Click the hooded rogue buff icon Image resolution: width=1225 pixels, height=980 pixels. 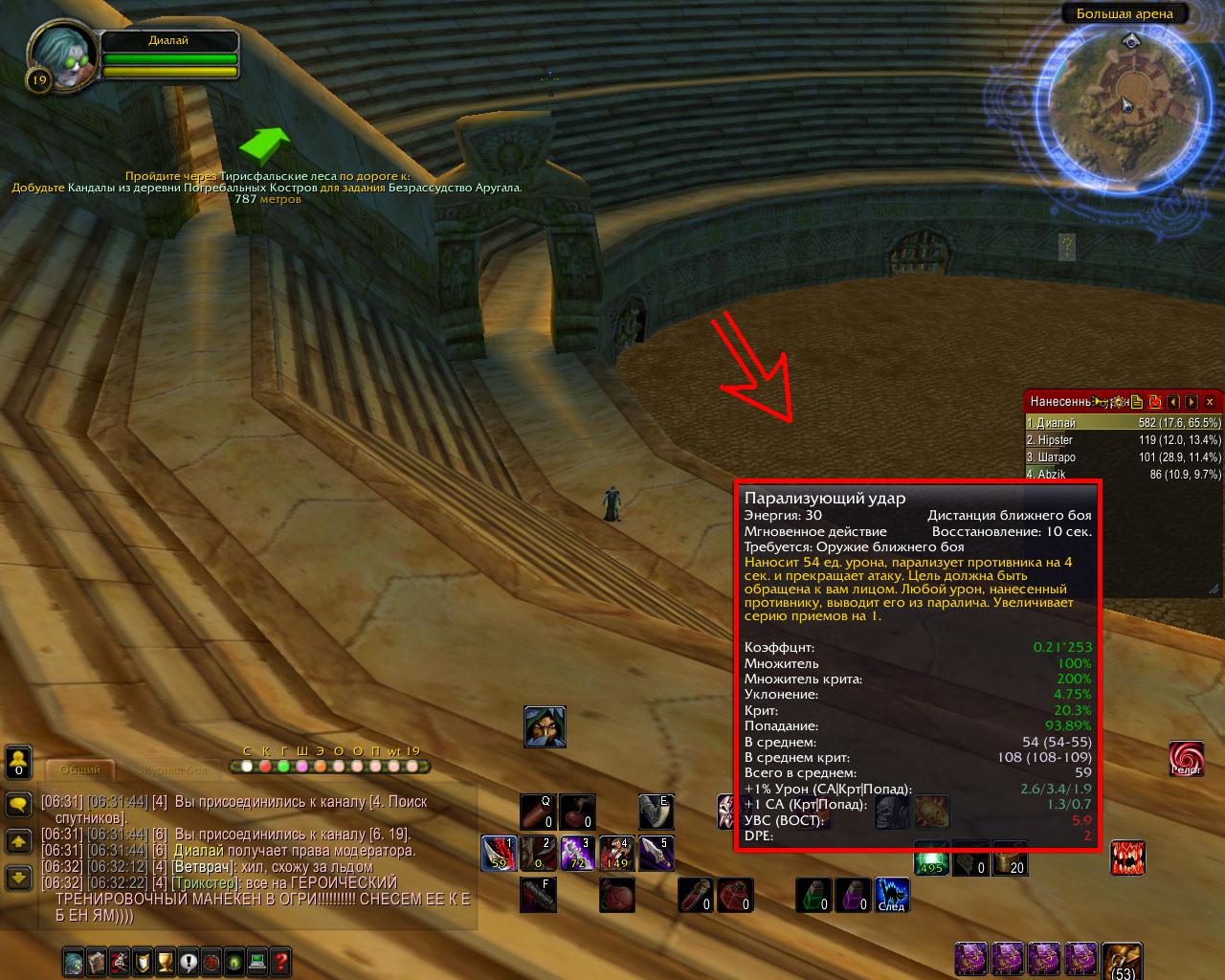(545, 726)
